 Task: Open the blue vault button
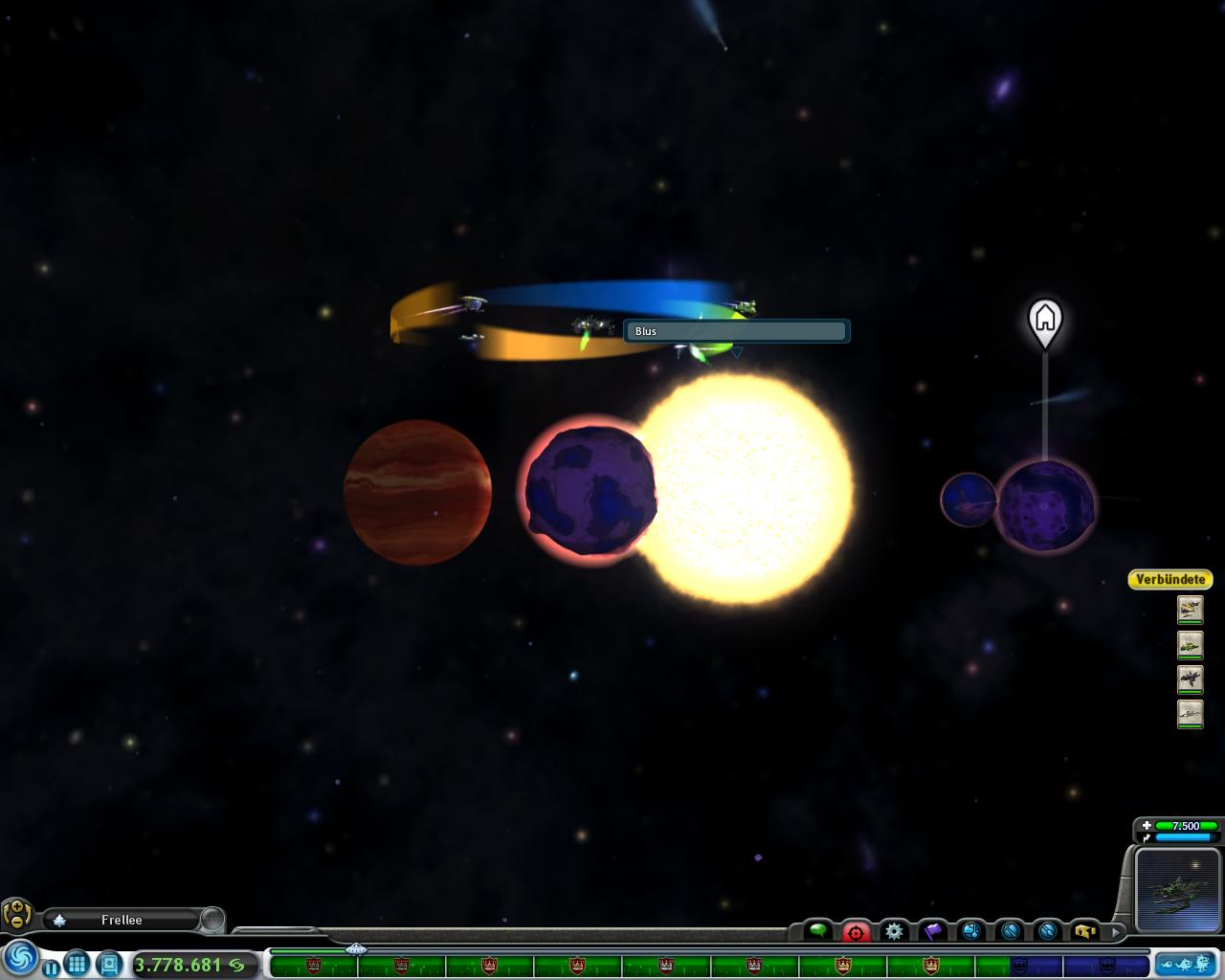[x=108, y=963]
